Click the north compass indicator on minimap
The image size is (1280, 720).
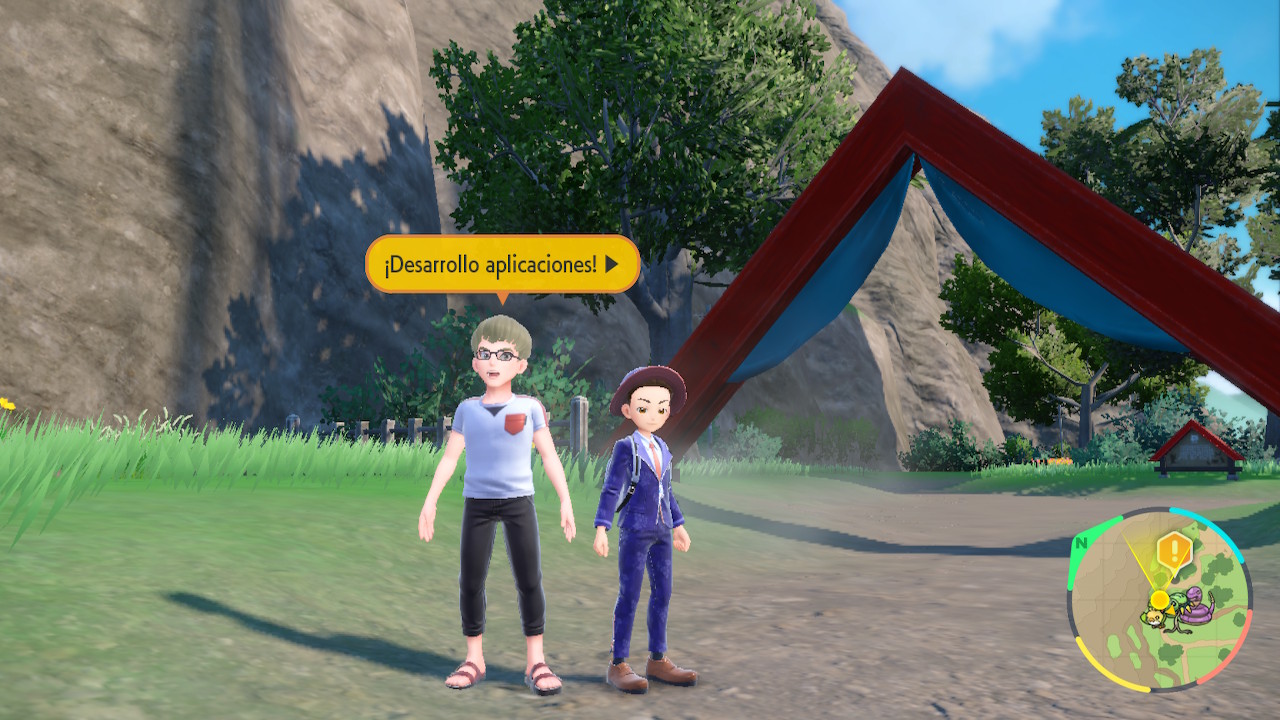point(1080,545)
